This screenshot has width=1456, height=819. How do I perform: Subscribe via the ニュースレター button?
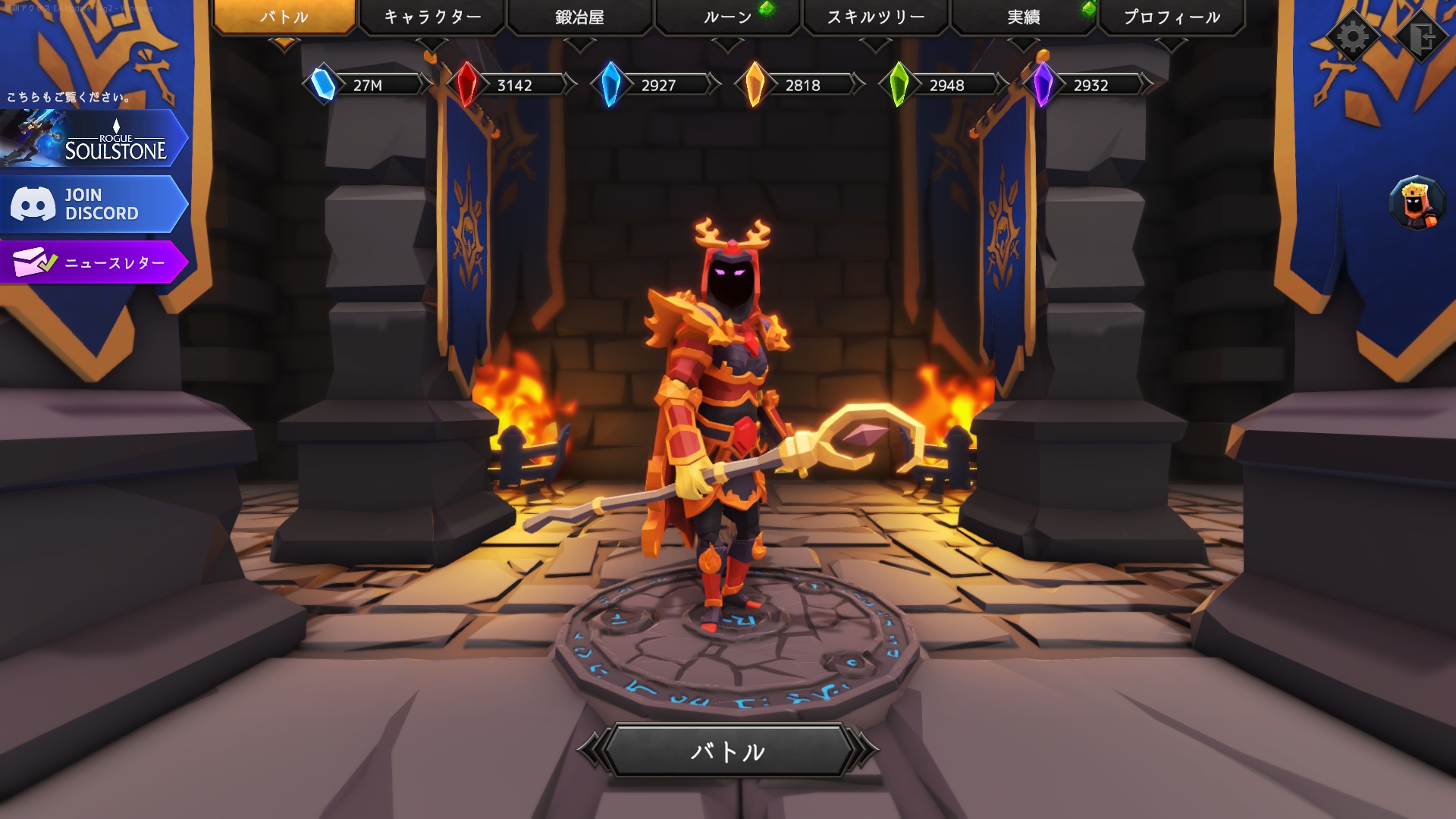point(93,262)
